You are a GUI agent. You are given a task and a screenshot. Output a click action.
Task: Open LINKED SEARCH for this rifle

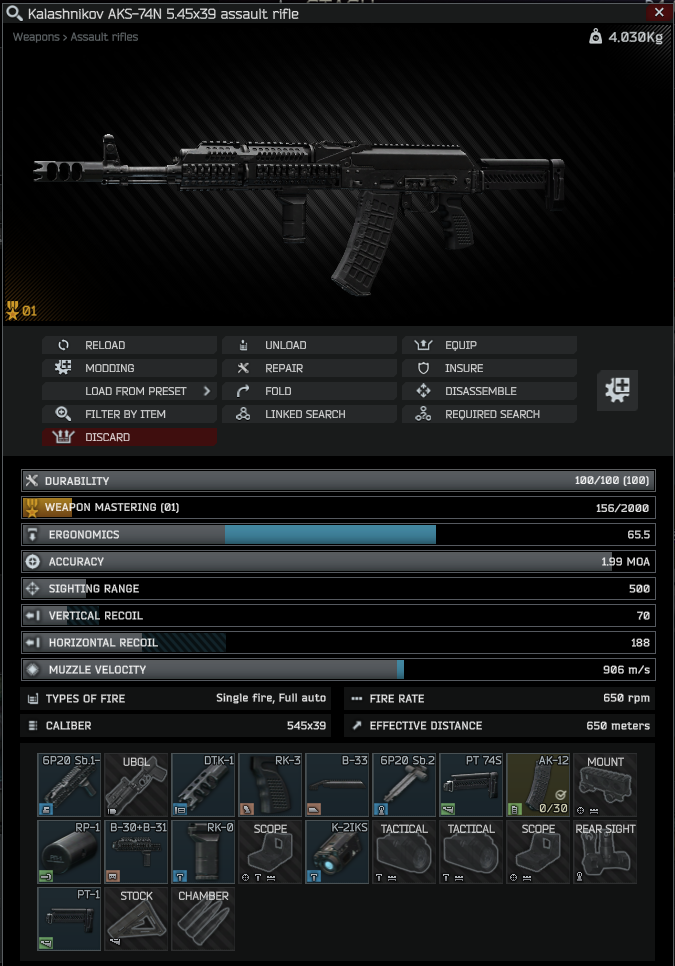(x=309, y=414)
